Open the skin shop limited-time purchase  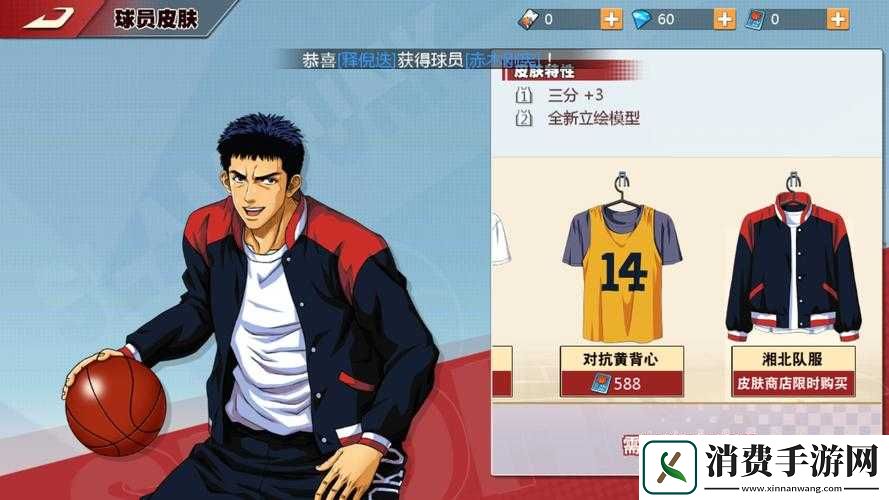tap(795, 383)
